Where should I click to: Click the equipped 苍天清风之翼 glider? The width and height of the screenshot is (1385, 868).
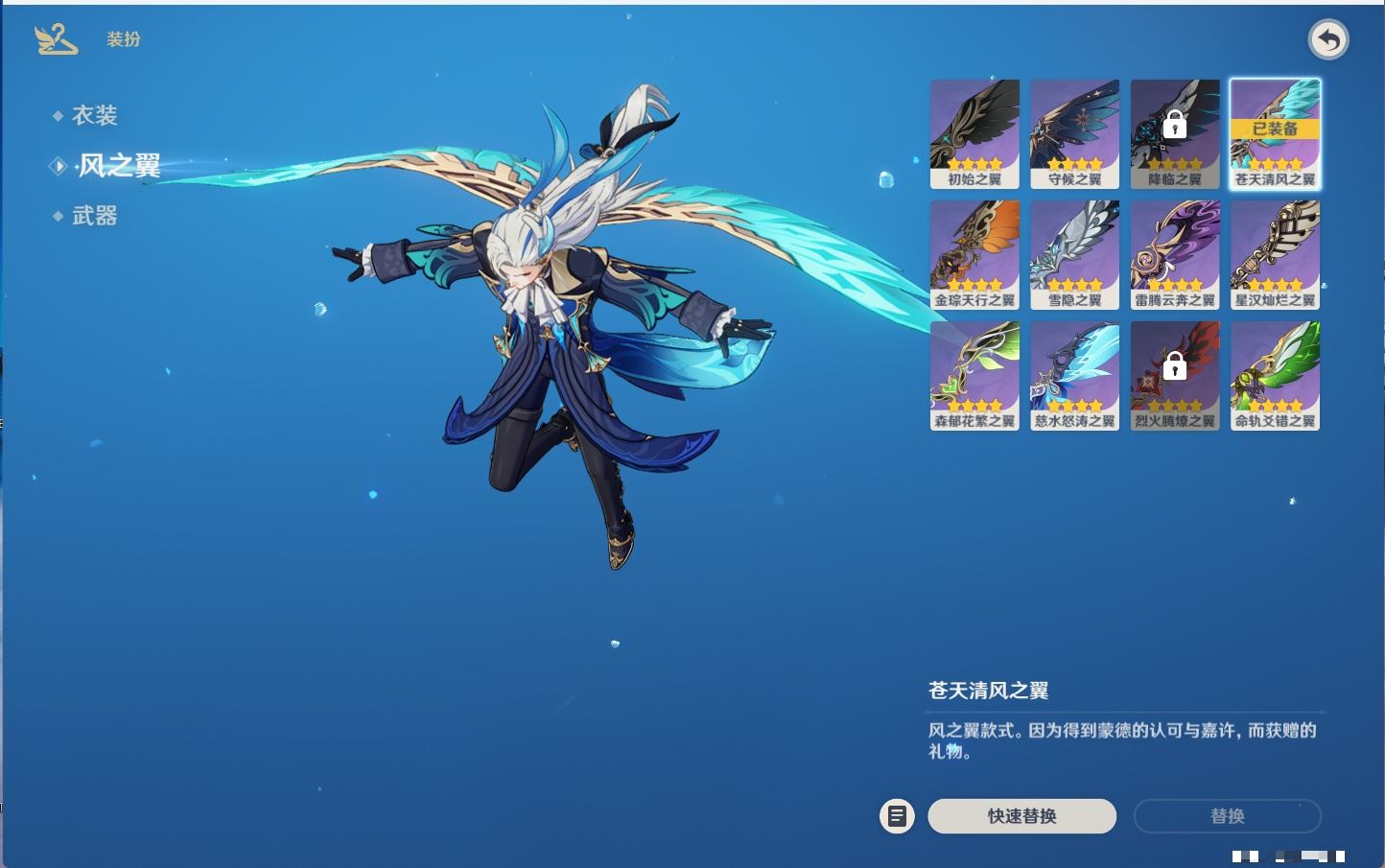click(1275, 133)
